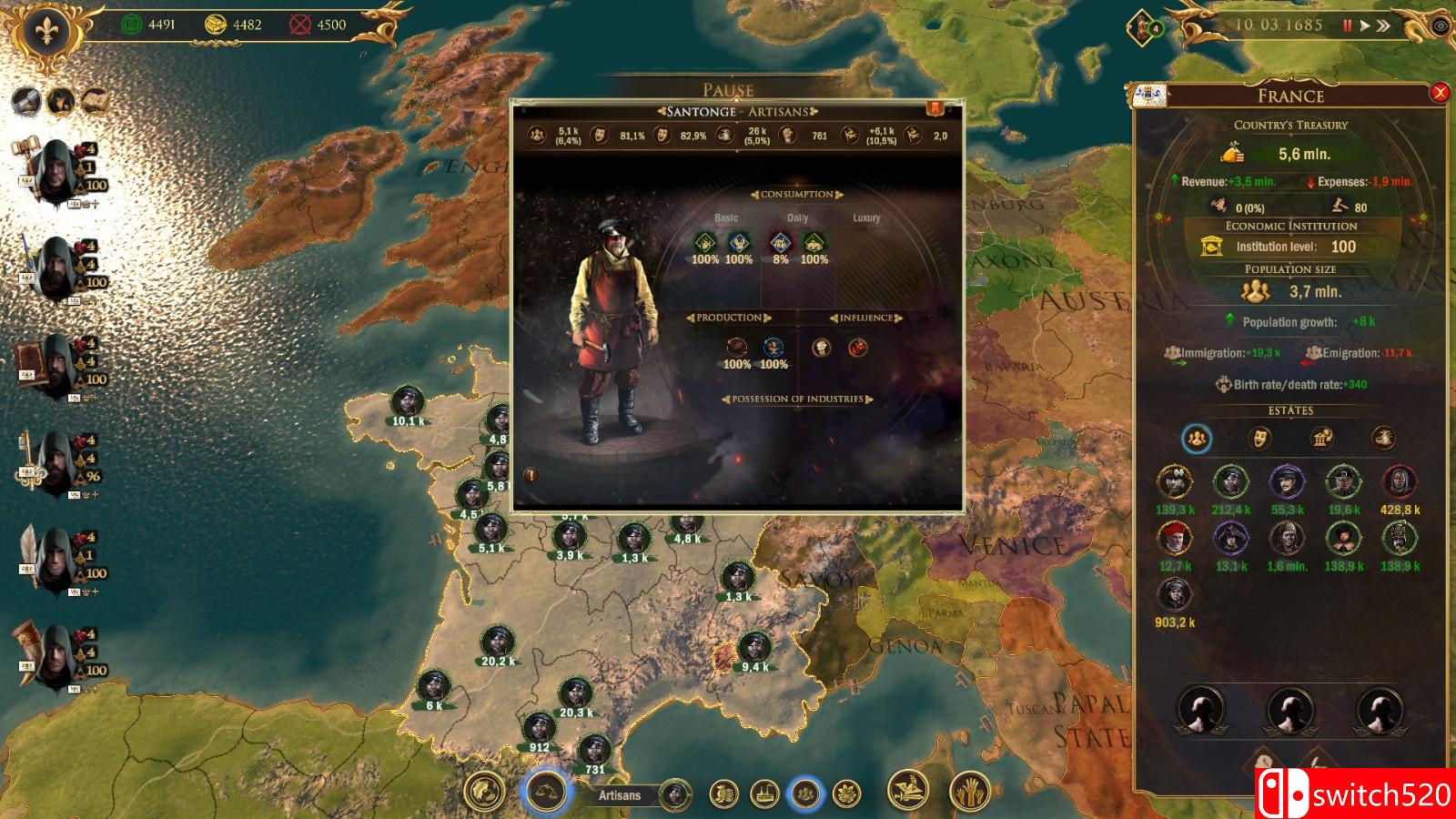The height and width of the screenshot is (819, 1456).
Task: Select the estate showing 1,6 mln. population
Action: [1287, 539]
